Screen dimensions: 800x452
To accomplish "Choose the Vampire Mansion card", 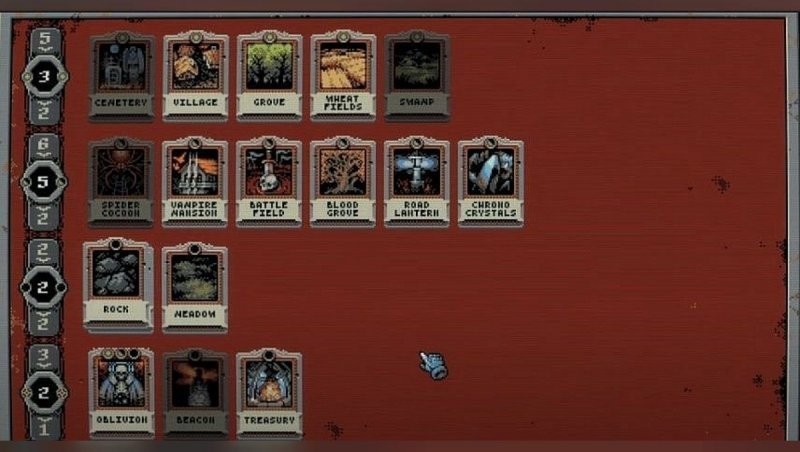I will [x=196, y=181].
